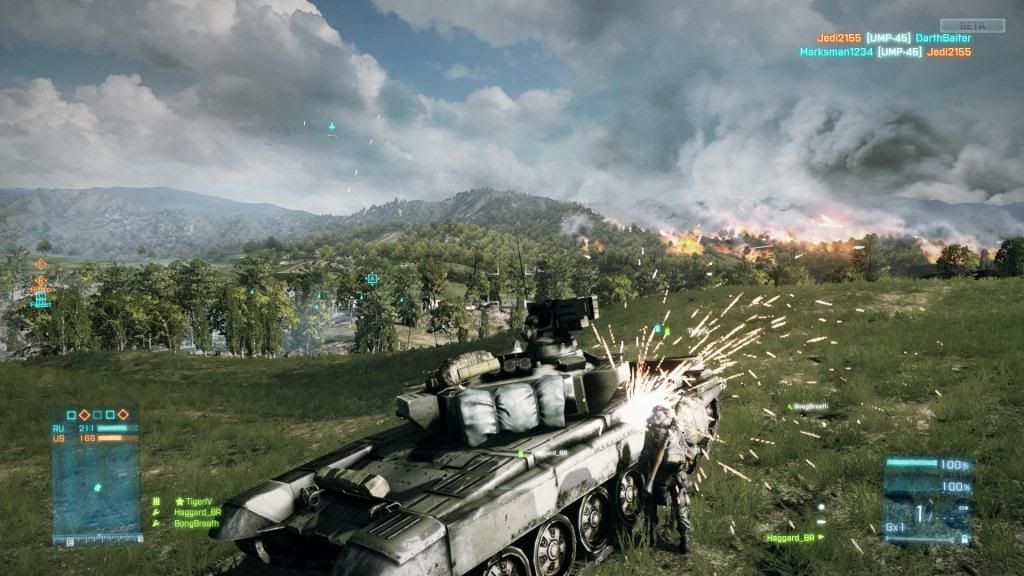Click the vehicle weapon status panel

click(928, 500)
